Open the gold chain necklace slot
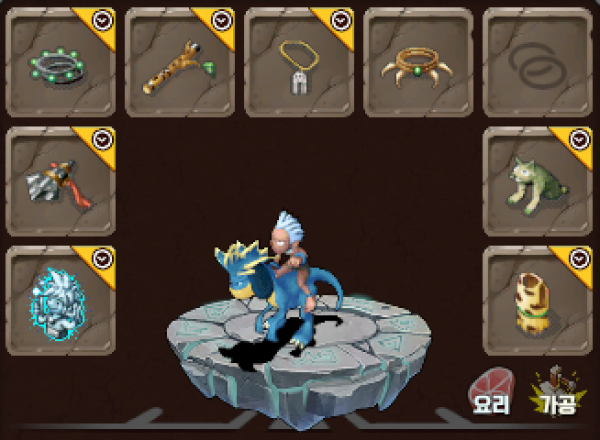This screenshot has height=440, width=600. 299,62
